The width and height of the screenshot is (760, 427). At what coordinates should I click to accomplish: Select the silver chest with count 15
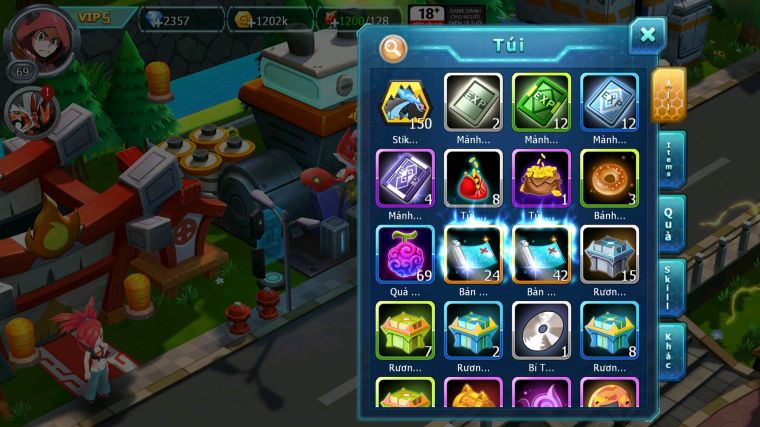[x=609, y=254]
